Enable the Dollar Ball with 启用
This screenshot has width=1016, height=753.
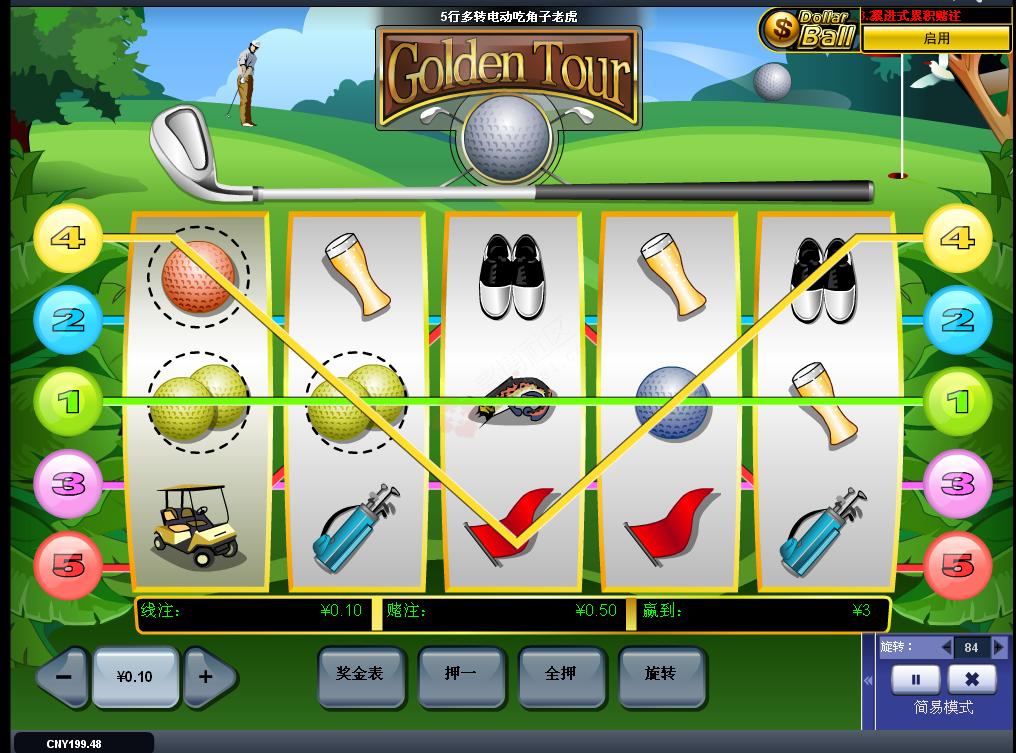[936, 38]
